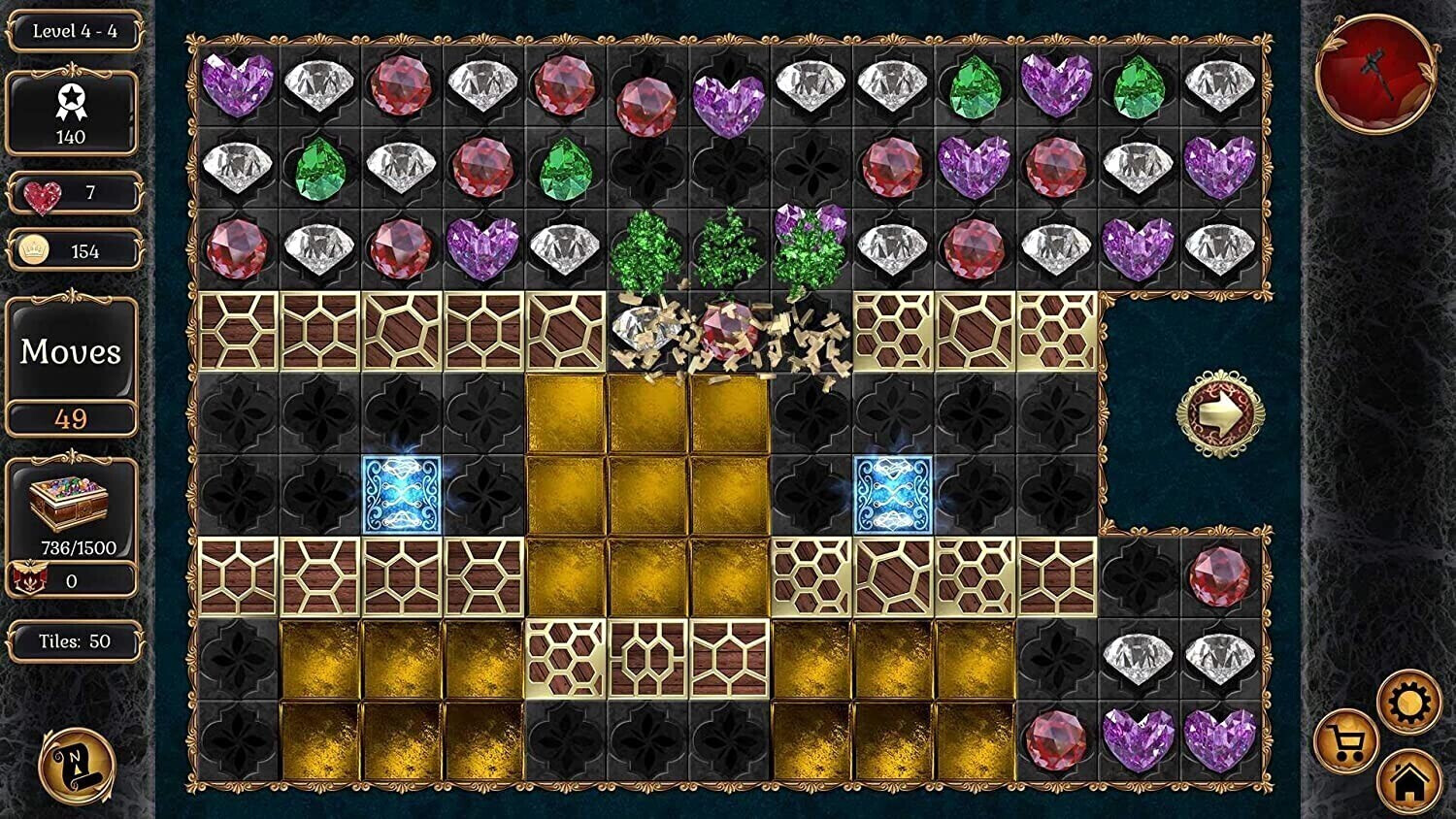
Task: Click the red arrow button
Action: (1220, 414)
